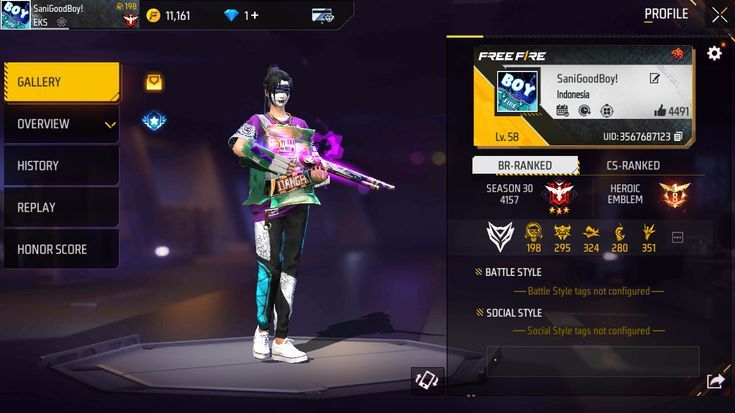Add diamonds with the plus button
This screenshot has width=735, height=413.
point(255,16)
